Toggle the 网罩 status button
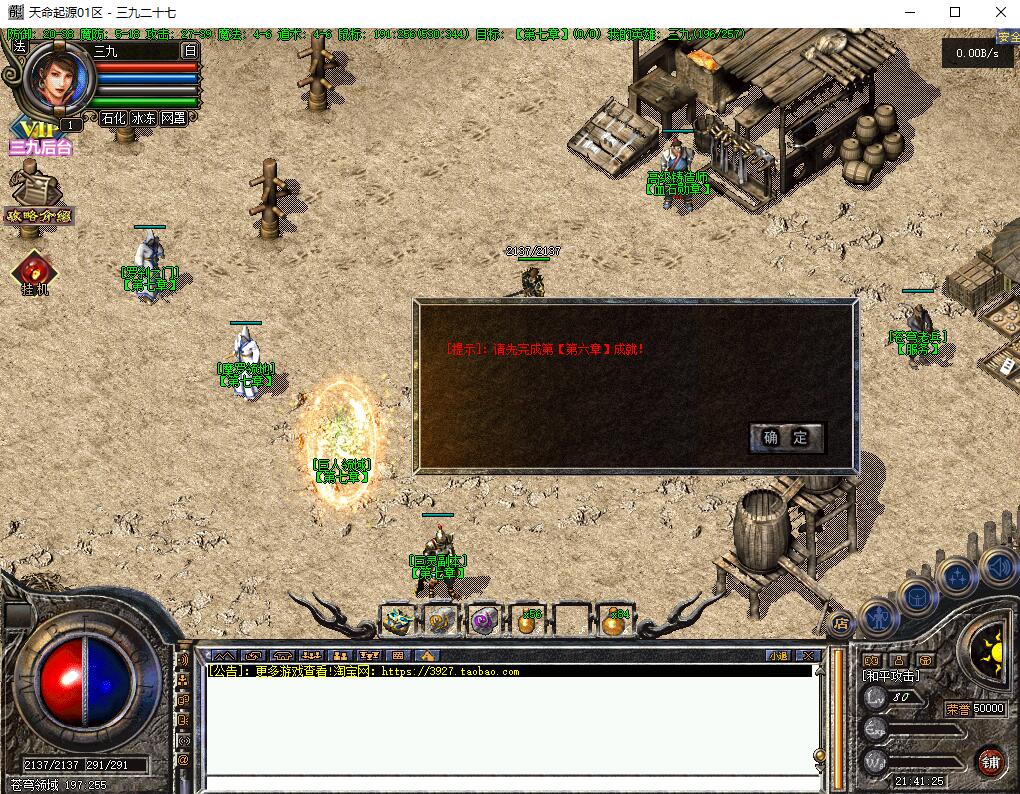1020x794 pixels. click(x=173, y=118)
